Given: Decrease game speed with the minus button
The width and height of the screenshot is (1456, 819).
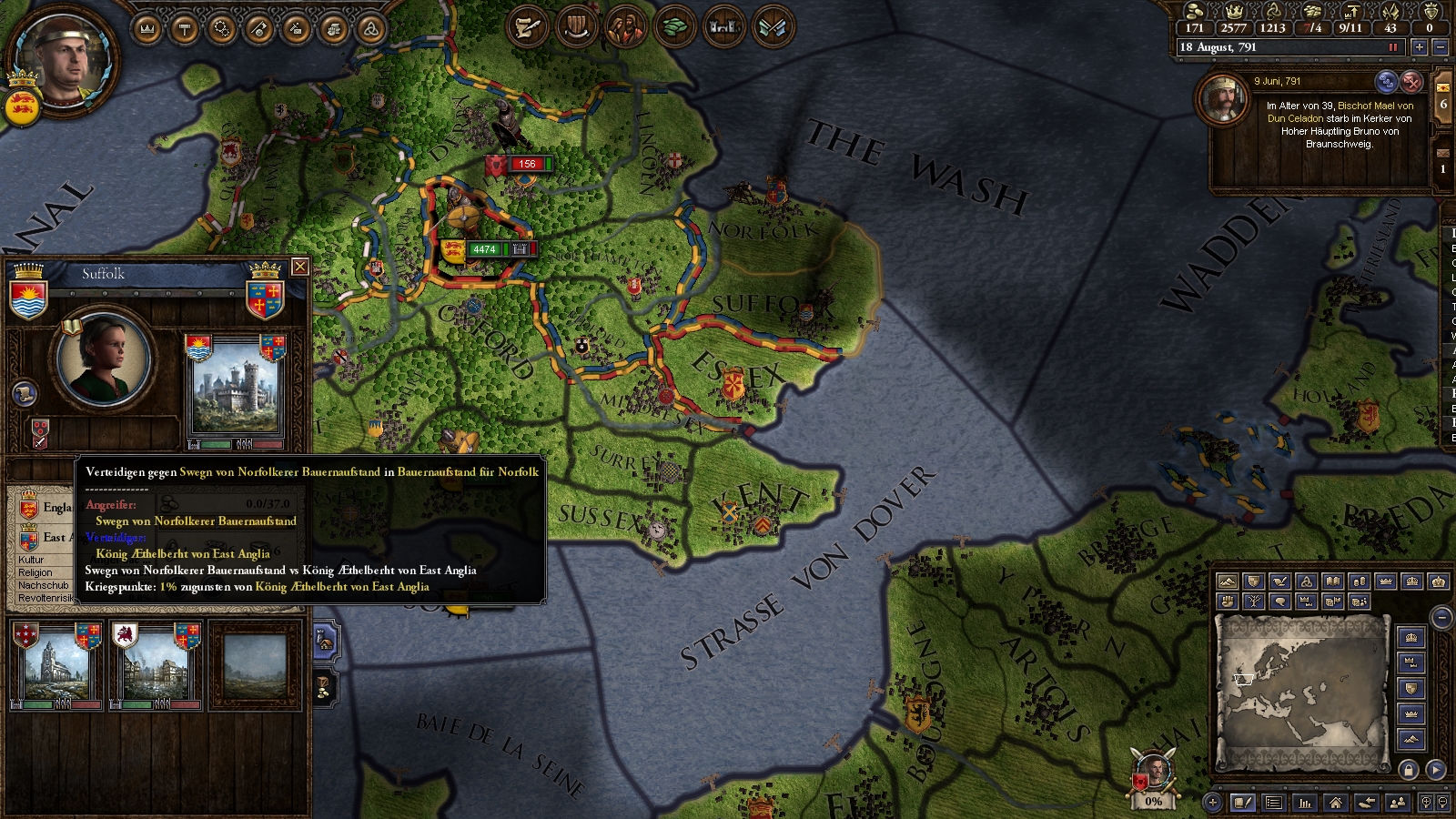Looking at the screenshot, I should click(1440, 47).
